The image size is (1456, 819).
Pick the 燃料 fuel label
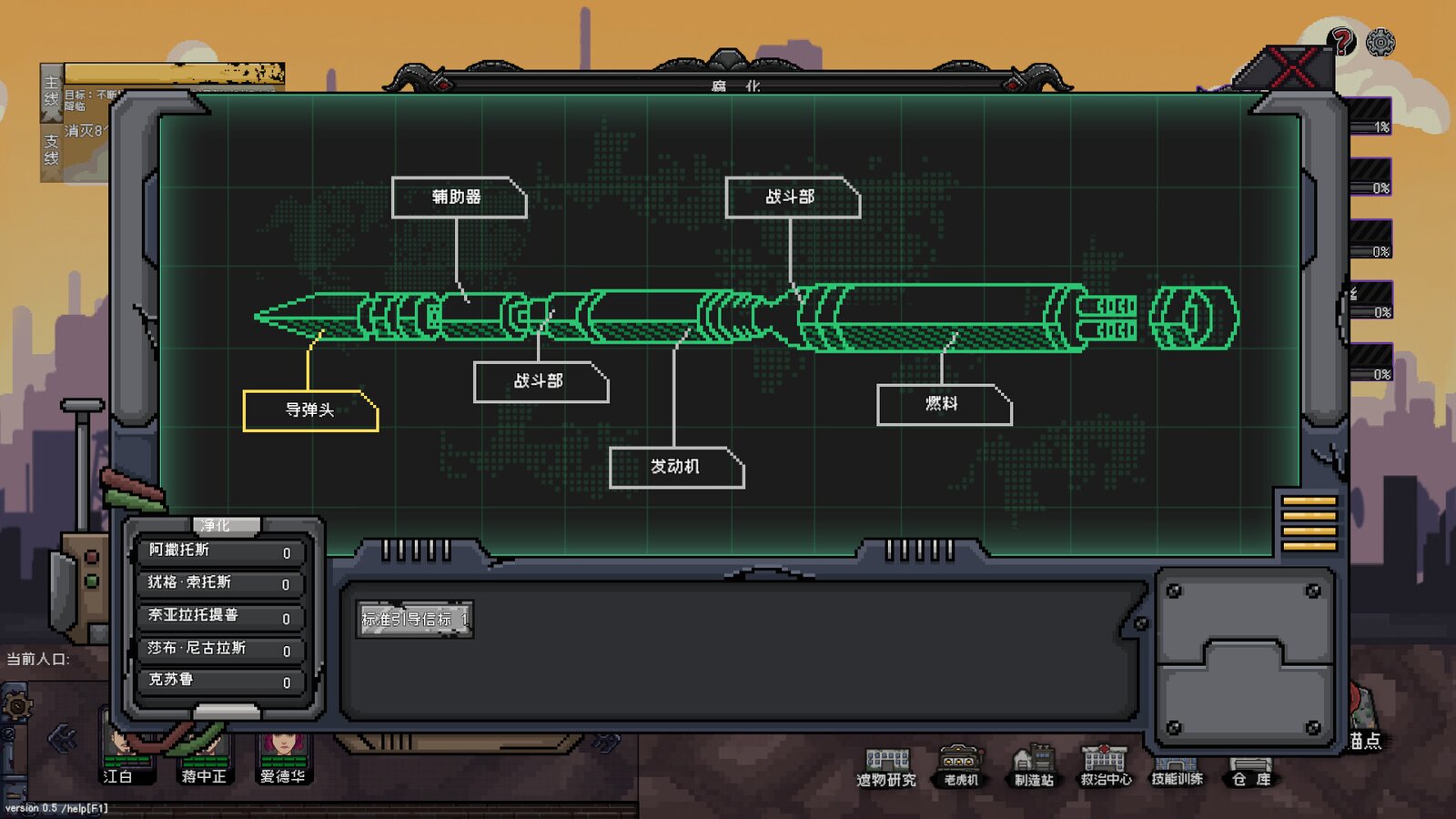(x=943, y=404)
